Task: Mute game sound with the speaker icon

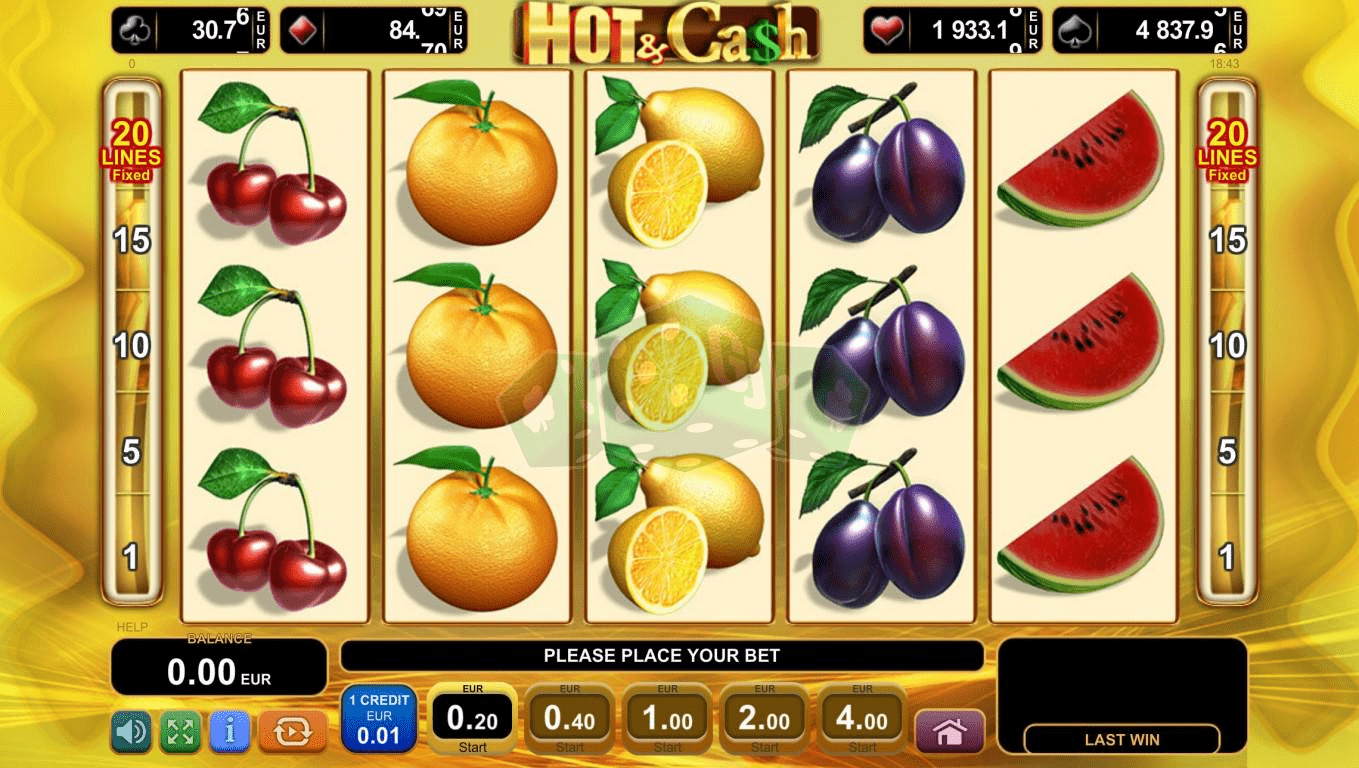Action: click(x=132, y=732)
